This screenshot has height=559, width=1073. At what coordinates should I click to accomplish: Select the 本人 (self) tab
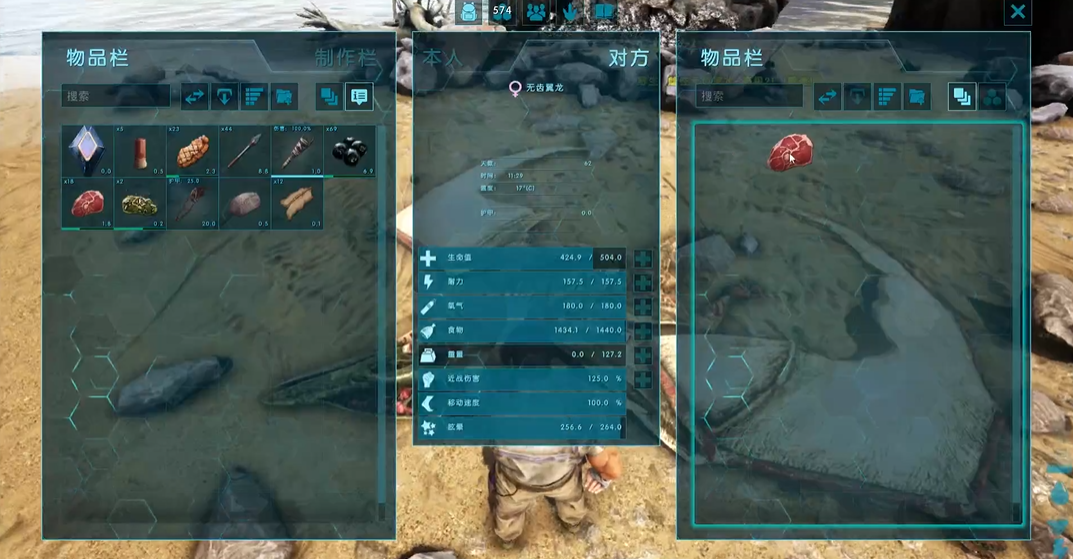pos(443,57)
